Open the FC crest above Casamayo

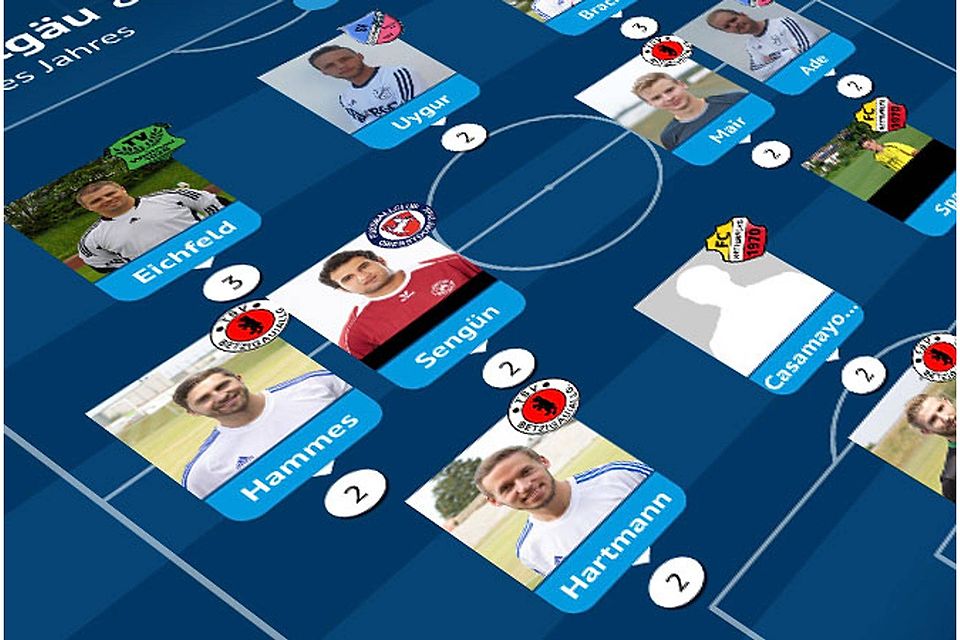click(x=735, y=240)
